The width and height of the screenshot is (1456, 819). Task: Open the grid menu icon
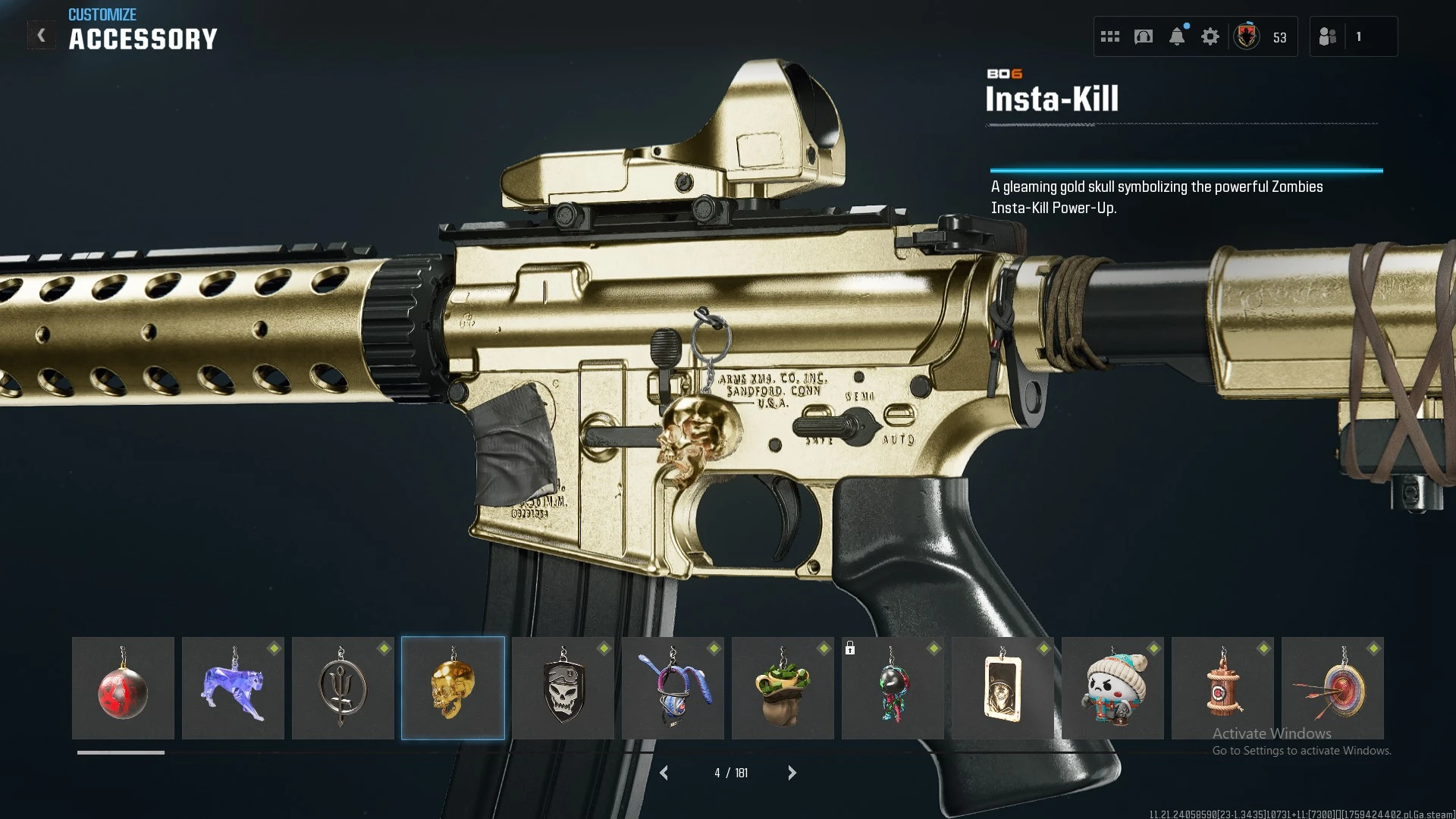click(x=1110, y=36)
